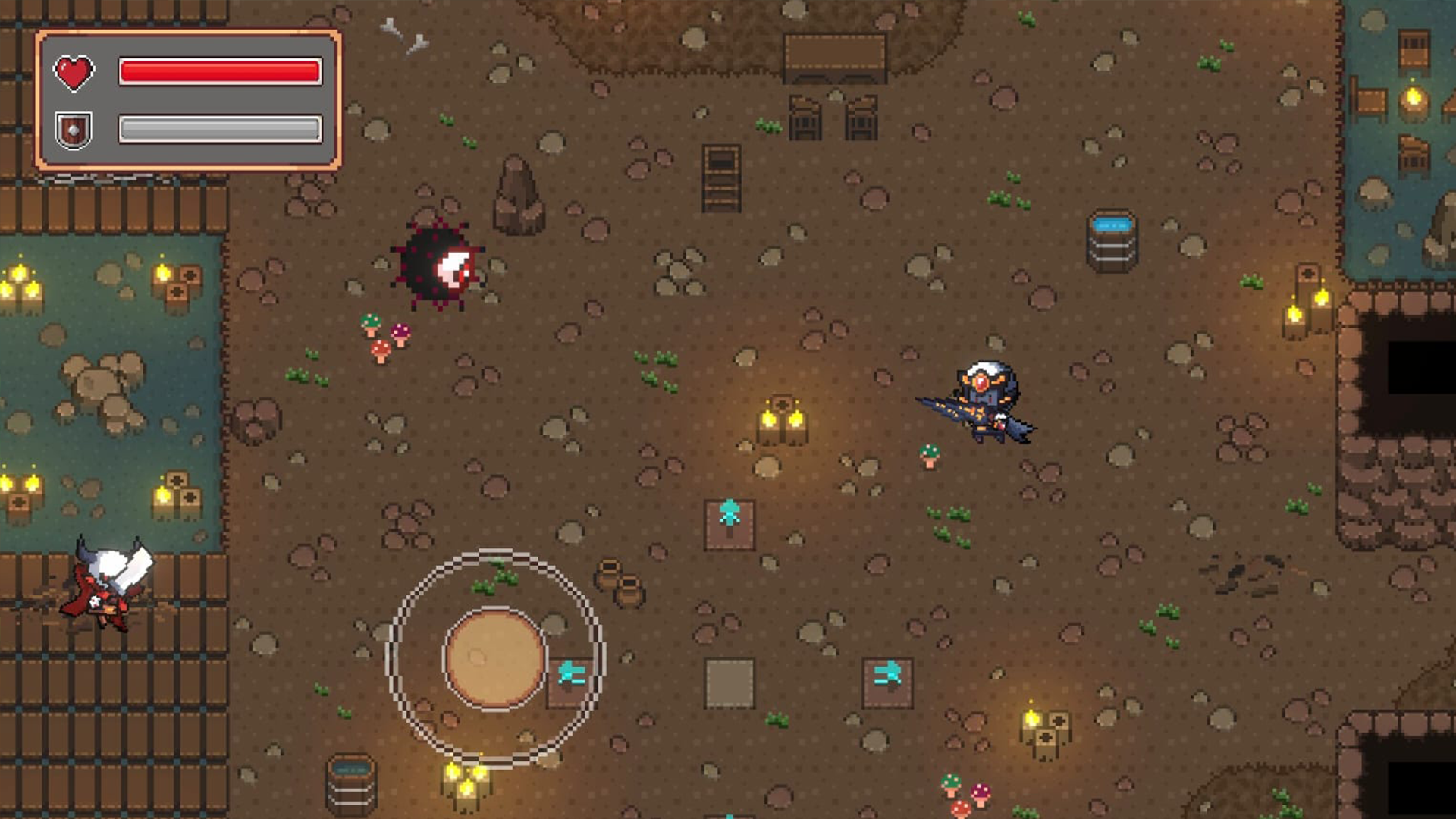Click the red health bar
Screen dimensions: 1456x819
[220, 70]
